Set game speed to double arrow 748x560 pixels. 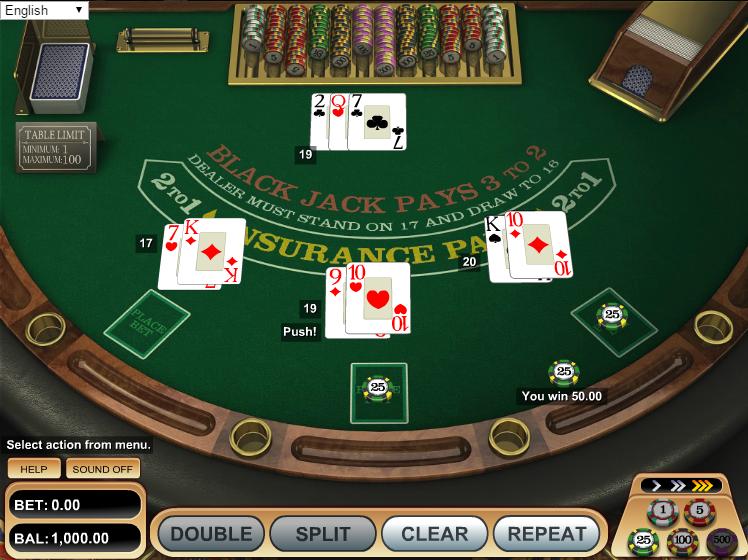click(x=679, y=486)
